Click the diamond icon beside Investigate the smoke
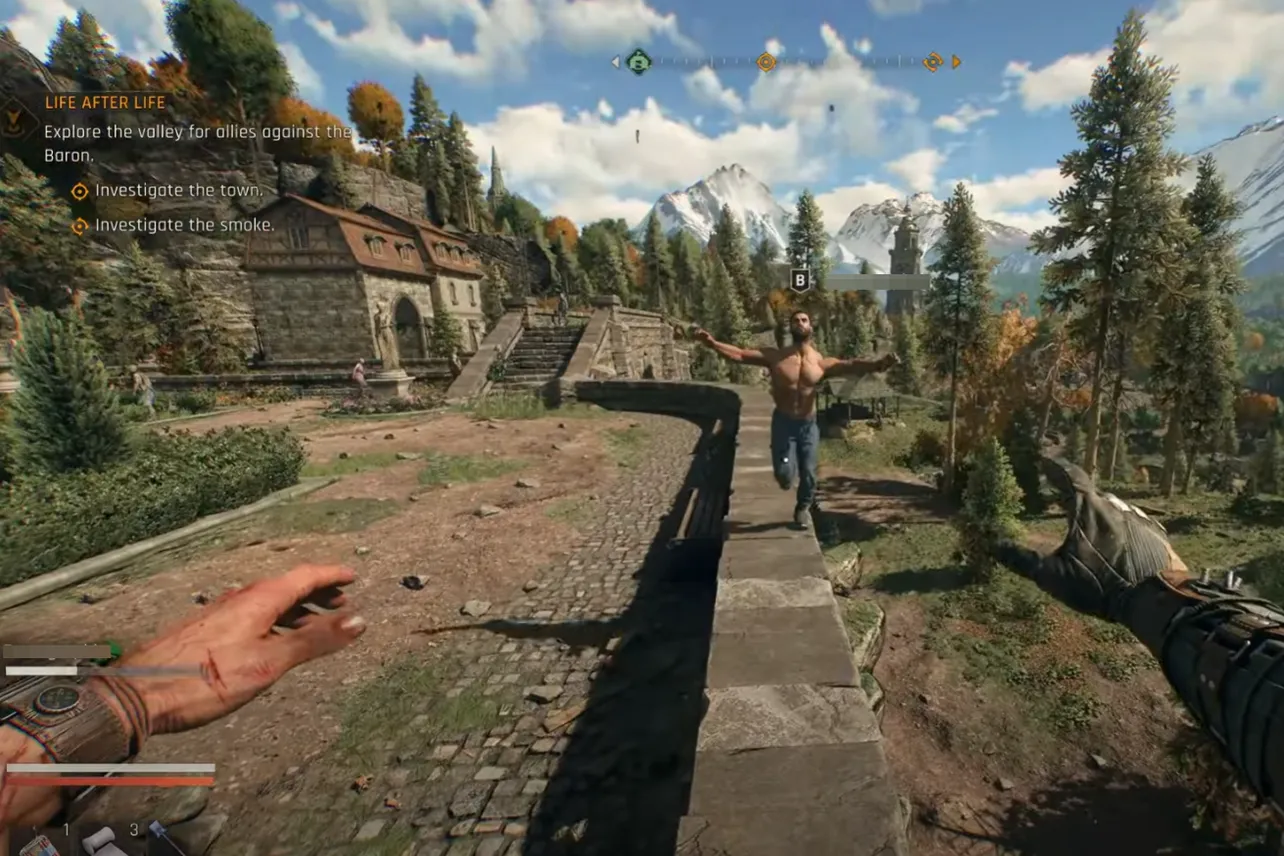Screen dimensions: 1284x856 [79, 225]
